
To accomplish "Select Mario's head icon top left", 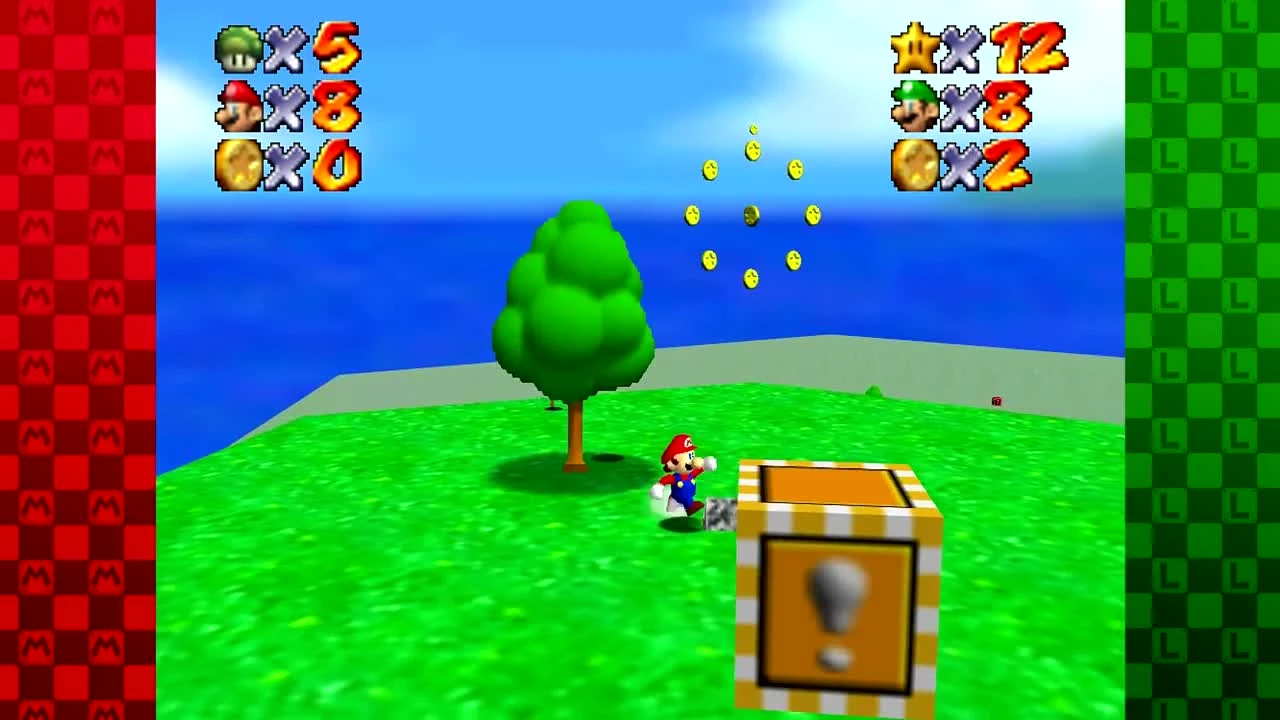I will (x=237, y=103).
